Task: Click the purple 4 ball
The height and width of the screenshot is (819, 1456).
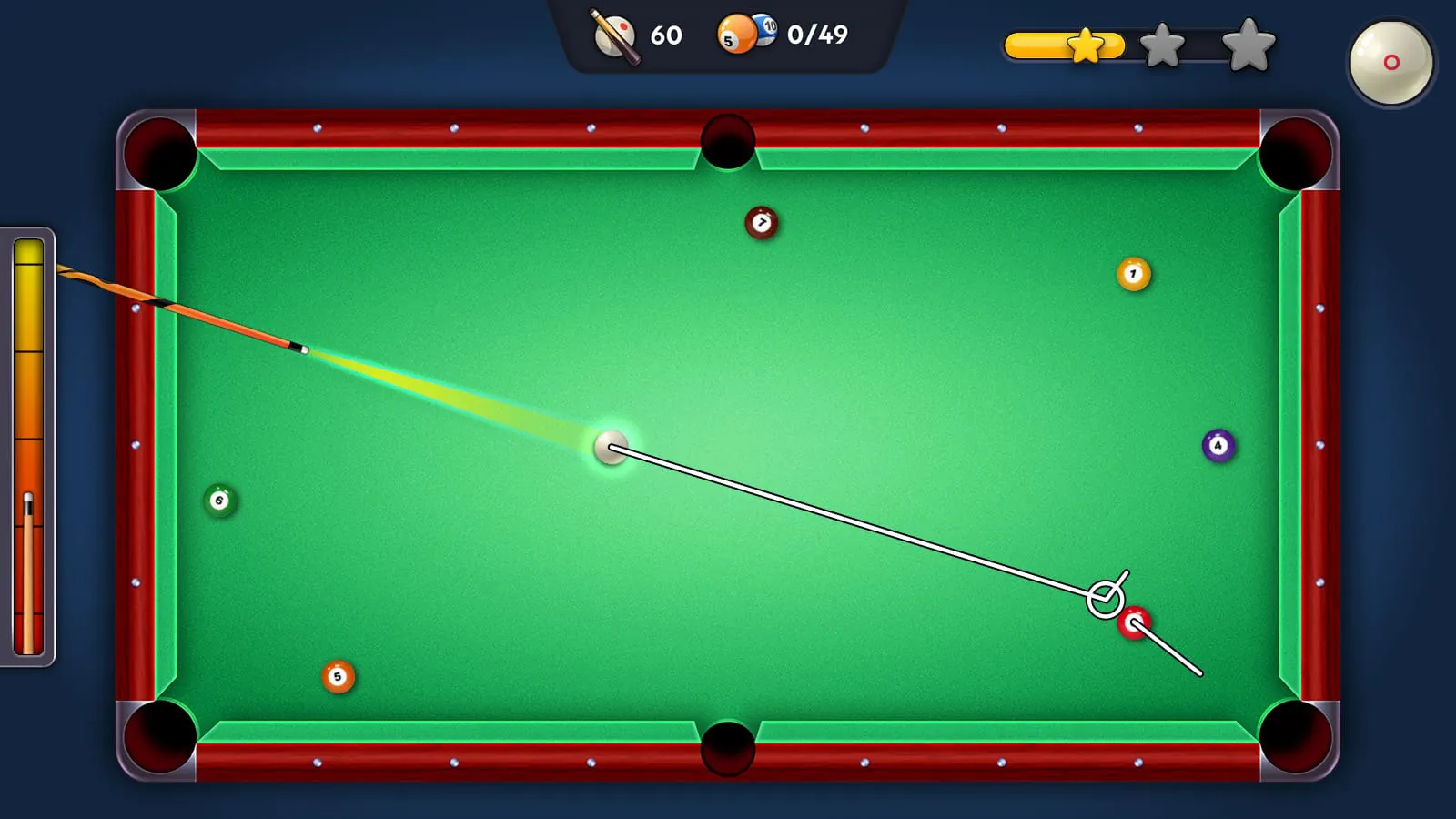Action: tap(1217, 445)
